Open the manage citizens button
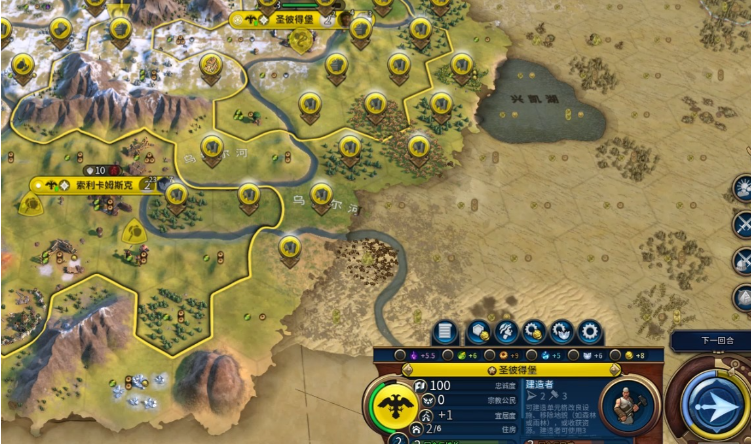Viewport: 751px width, 444px height. click(506, 332)
